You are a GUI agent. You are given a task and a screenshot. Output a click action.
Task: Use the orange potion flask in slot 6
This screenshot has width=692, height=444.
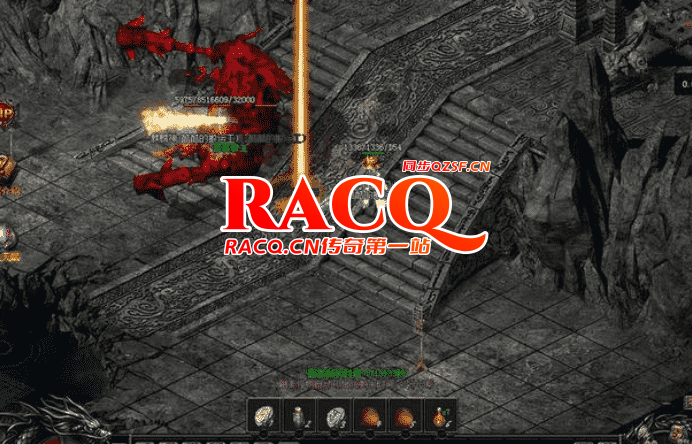[441, 416]
